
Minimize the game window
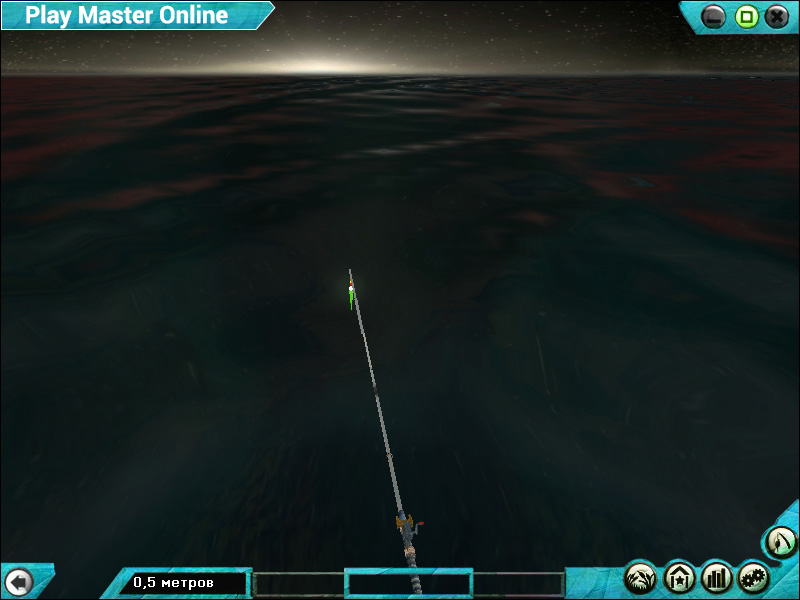(714, 17)
